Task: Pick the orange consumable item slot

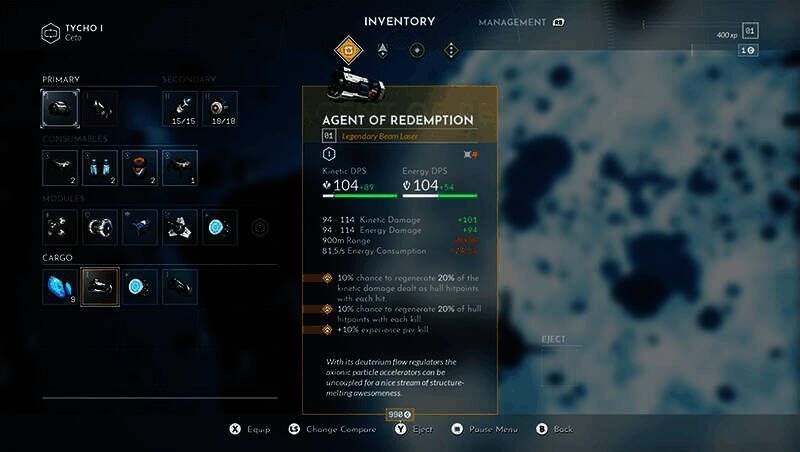Action: point(140,168)
